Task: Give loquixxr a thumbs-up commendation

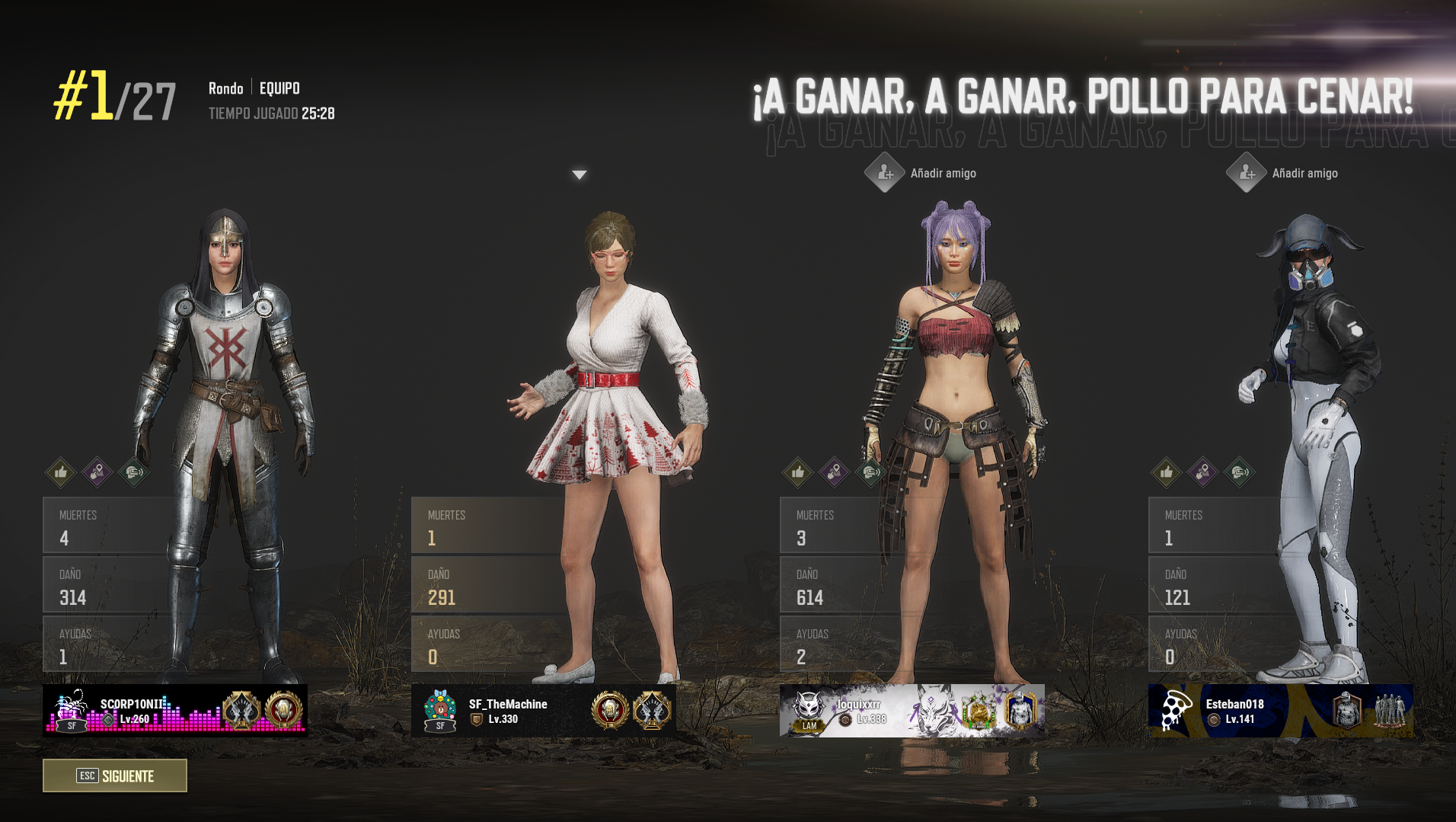Action: coord(798,472)
